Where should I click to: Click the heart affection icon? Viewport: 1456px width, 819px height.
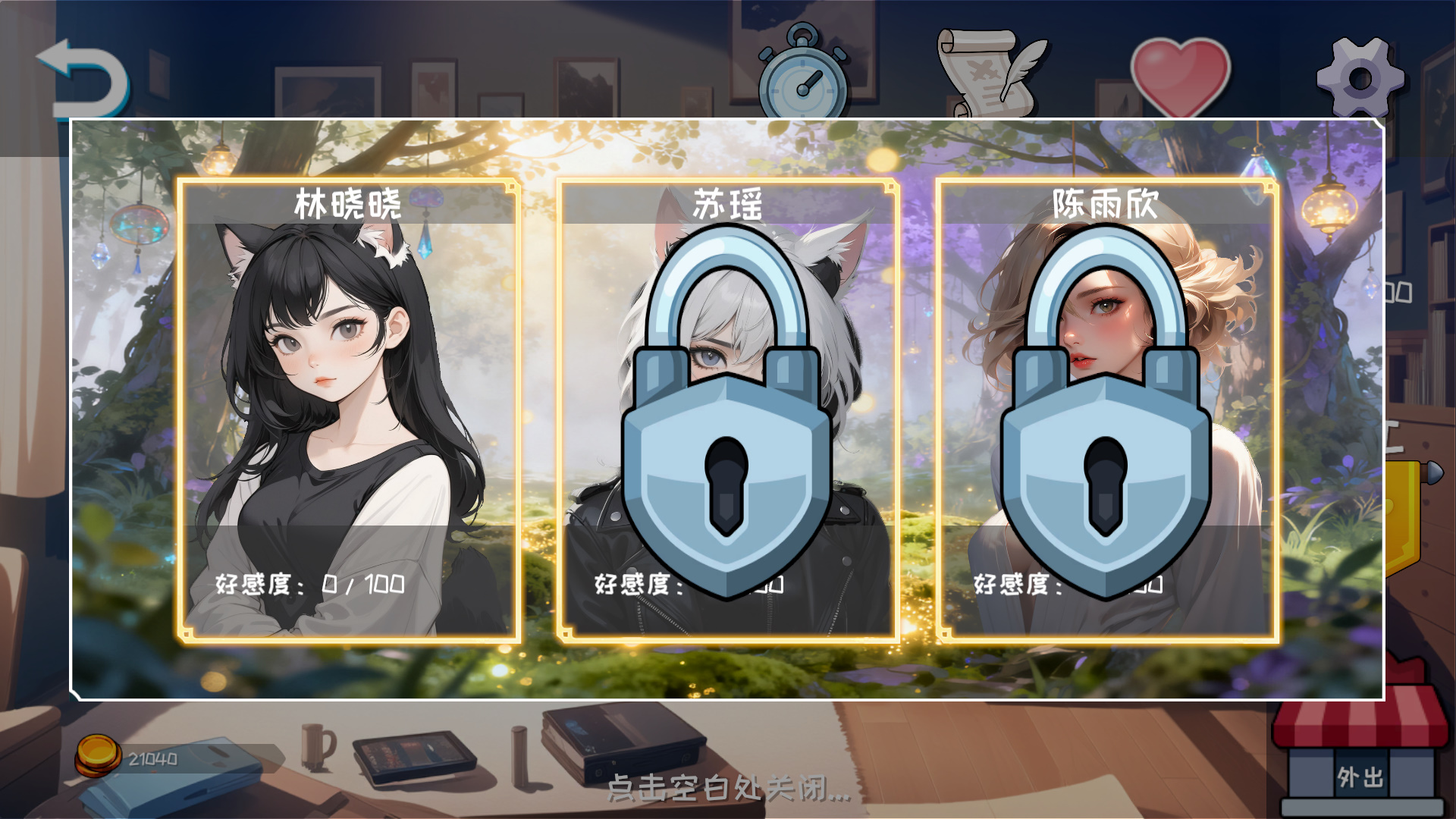(1181, 74)
